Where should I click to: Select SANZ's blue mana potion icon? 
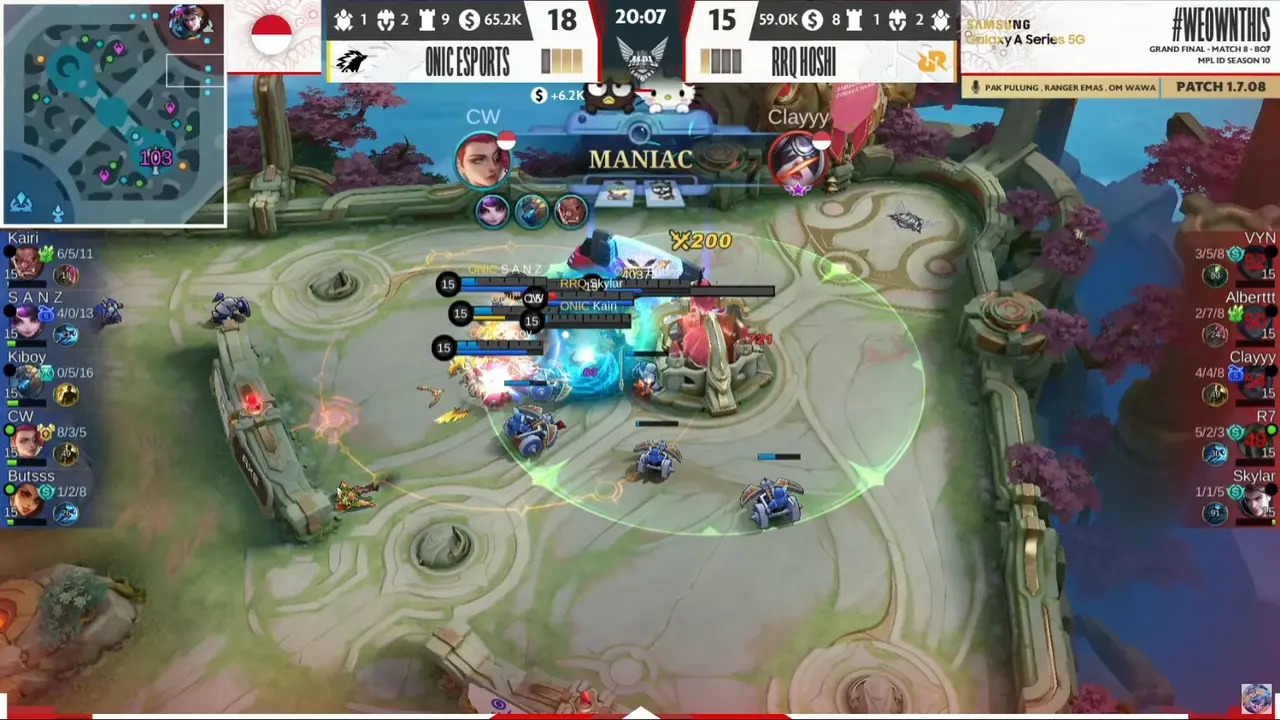[45, 312]
